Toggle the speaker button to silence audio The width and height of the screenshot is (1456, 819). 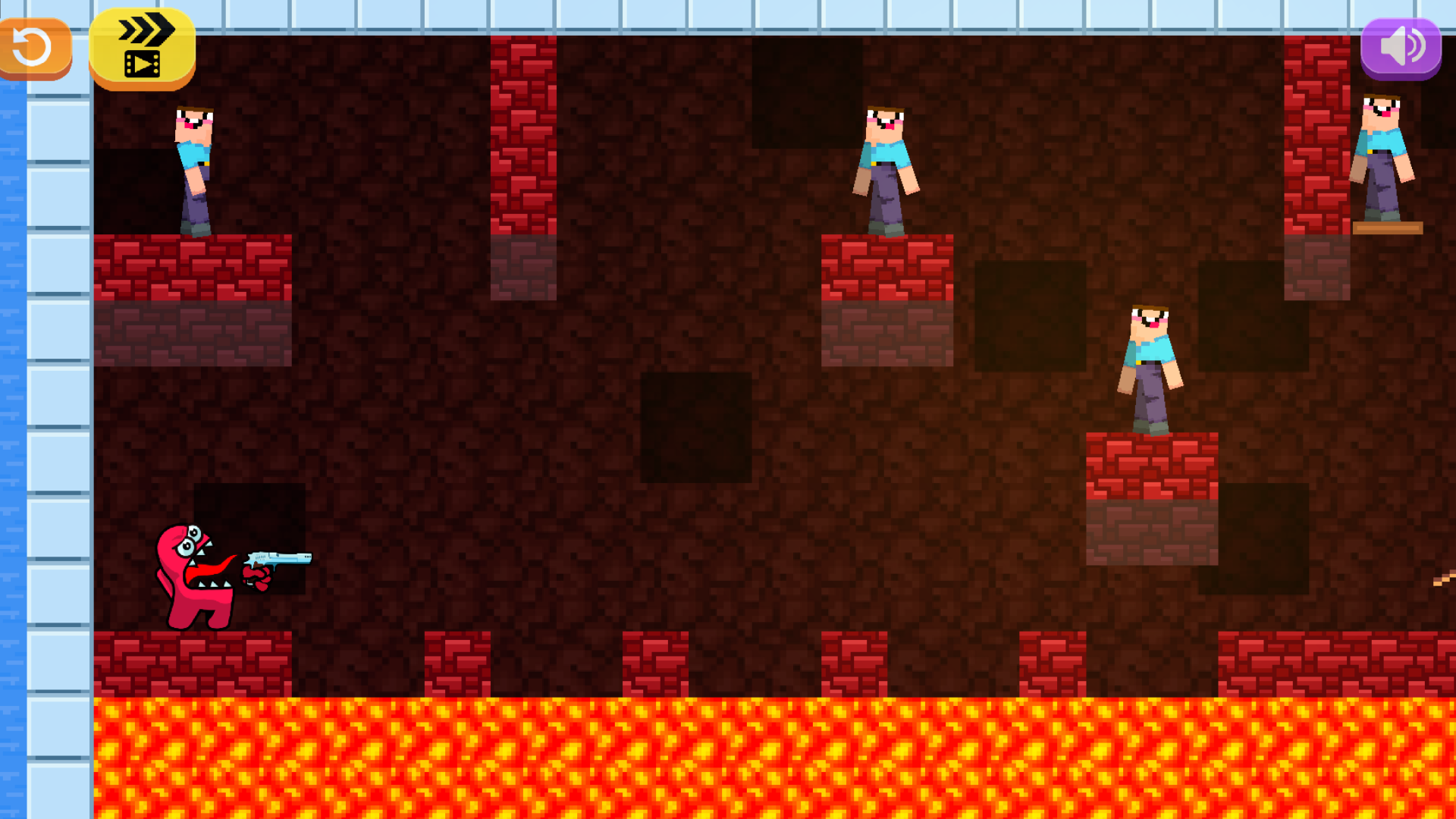[x=1401, y=47]
